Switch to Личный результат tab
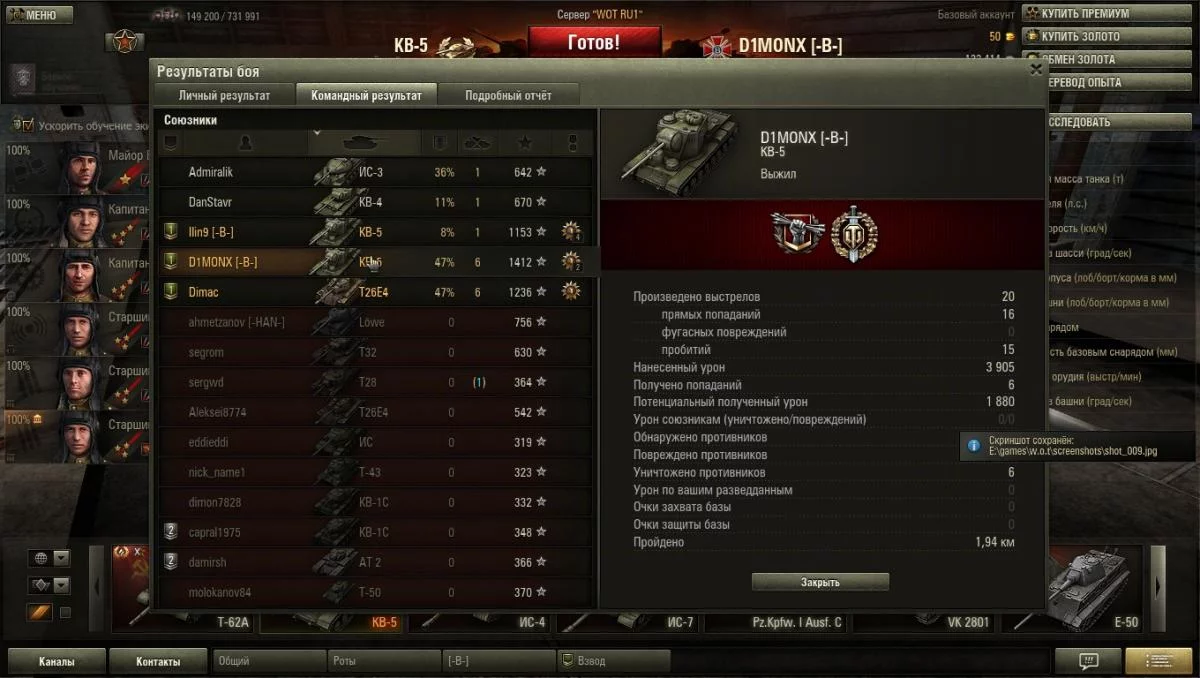The image size is (1200, 678). coord(224,96)
